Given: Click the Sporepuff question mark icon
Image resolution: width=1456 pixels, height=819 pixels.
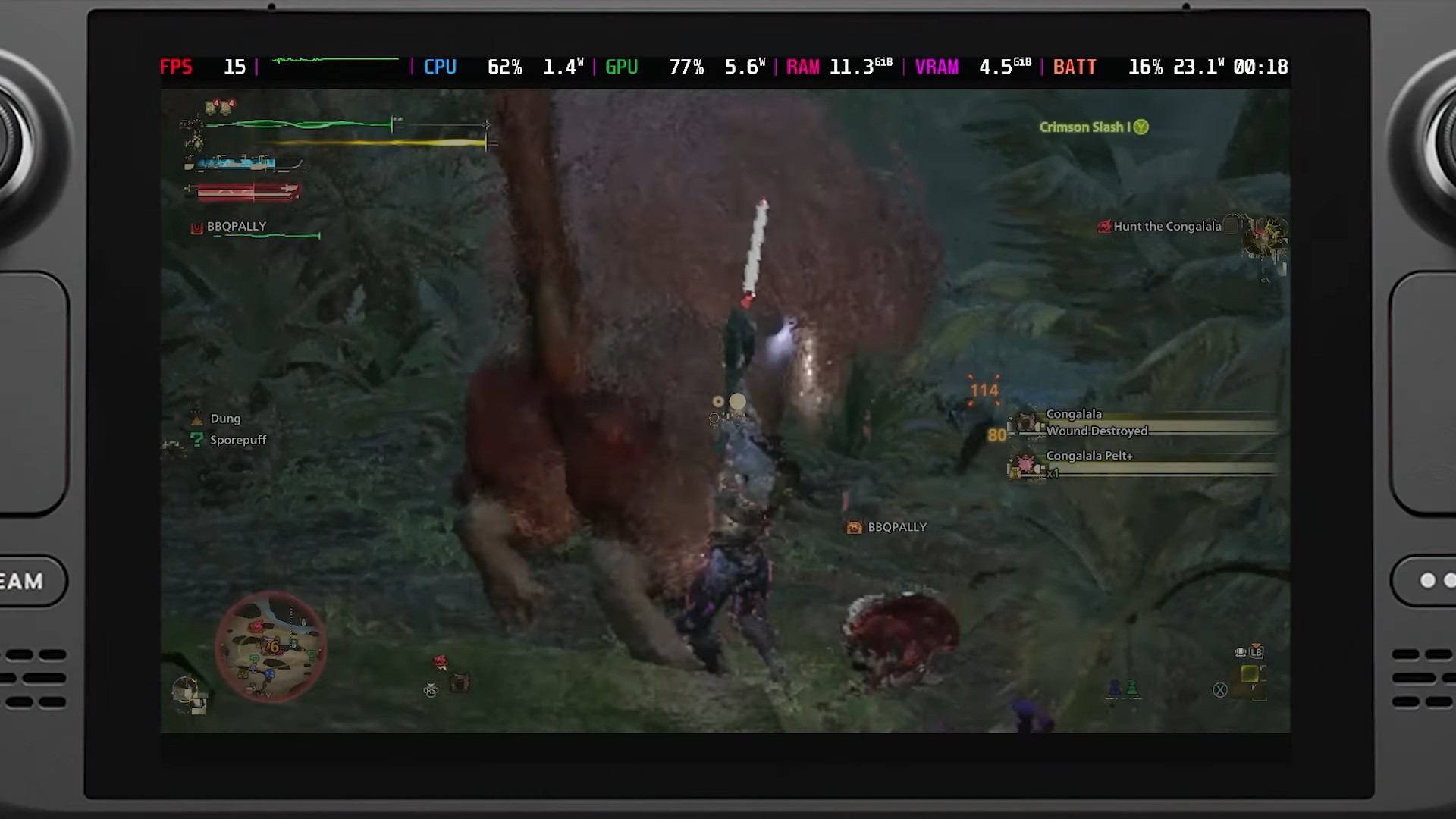Looking at the screenshot, I should tap(198, 440).
